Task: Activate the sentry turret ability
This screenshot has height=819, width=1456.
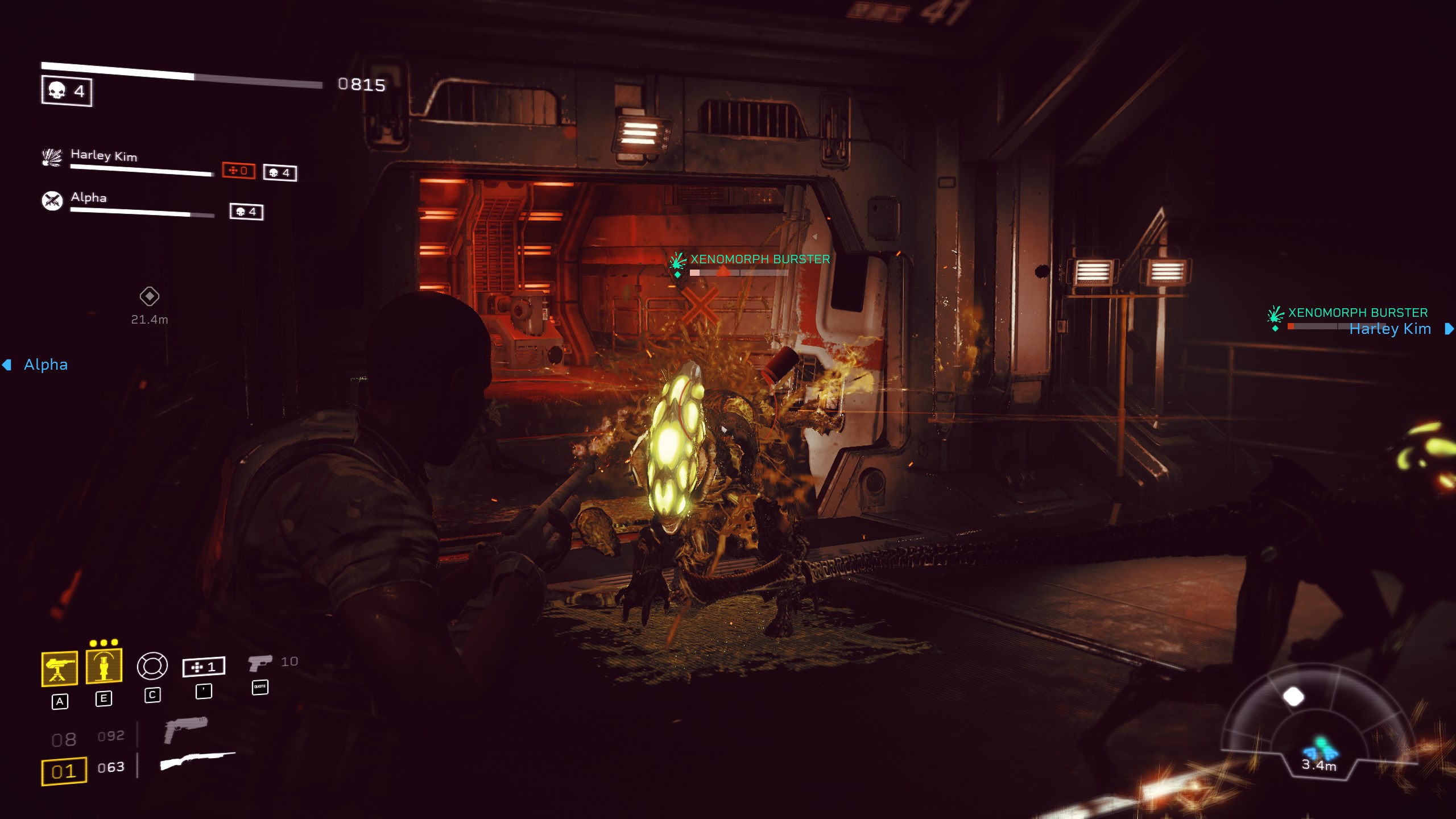Action: (60, 668)
